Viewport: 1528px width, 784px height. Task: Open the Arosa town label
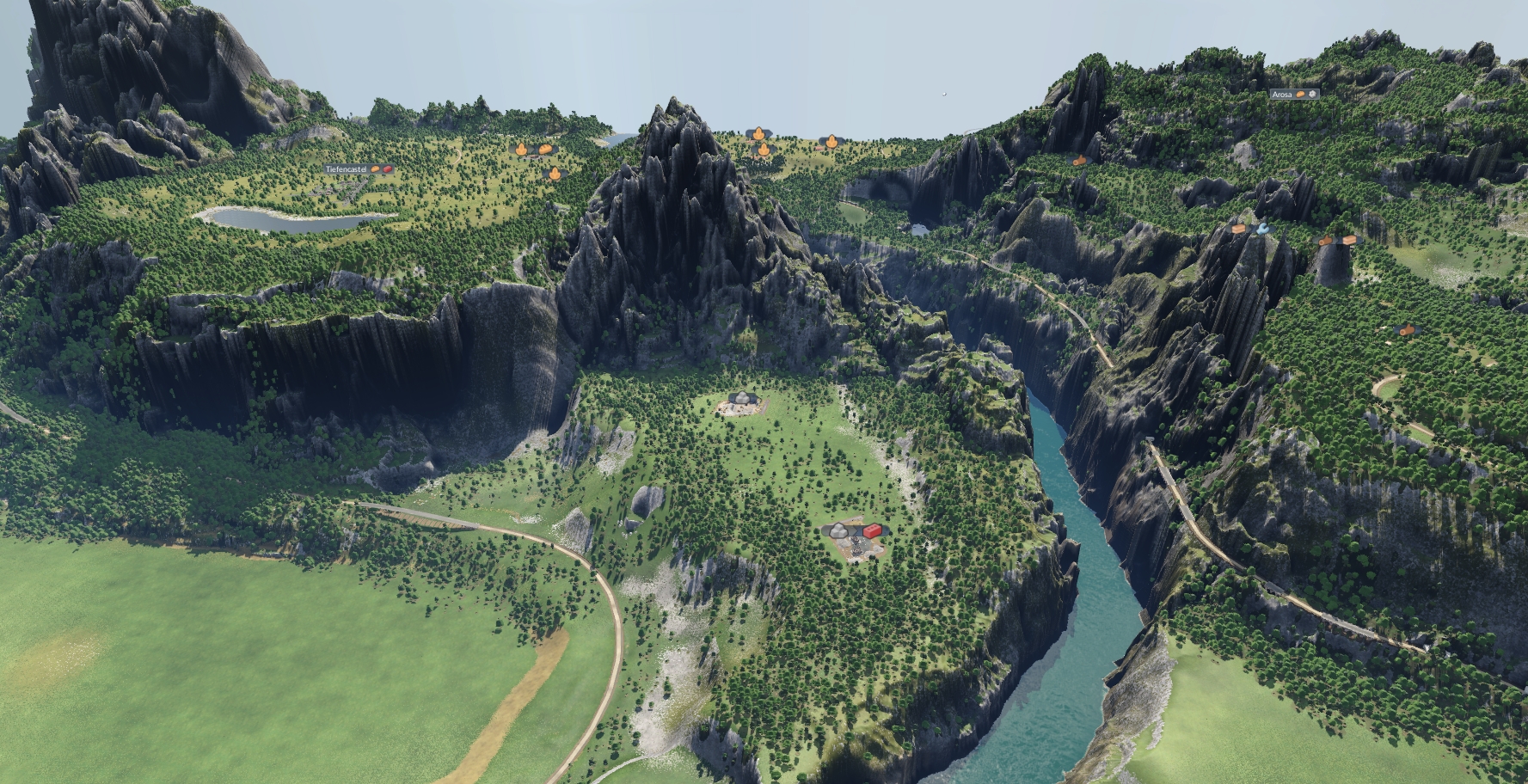(x=1282, y=95)
